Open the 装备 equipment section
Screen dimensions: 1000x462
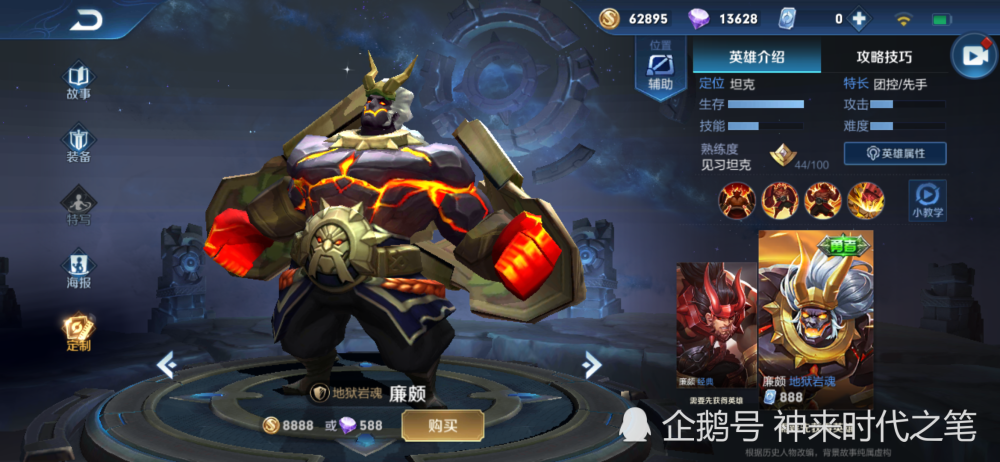(x=78, y=144)
